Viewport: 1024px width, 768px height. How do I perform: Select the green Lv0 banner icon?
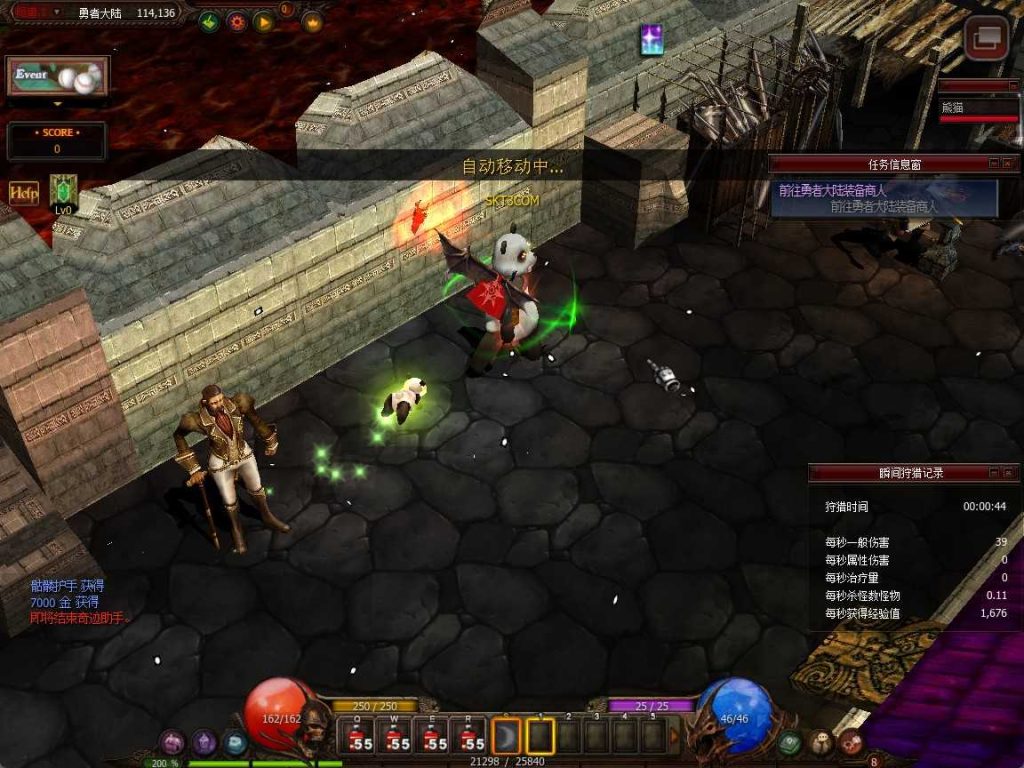(63, 190)
